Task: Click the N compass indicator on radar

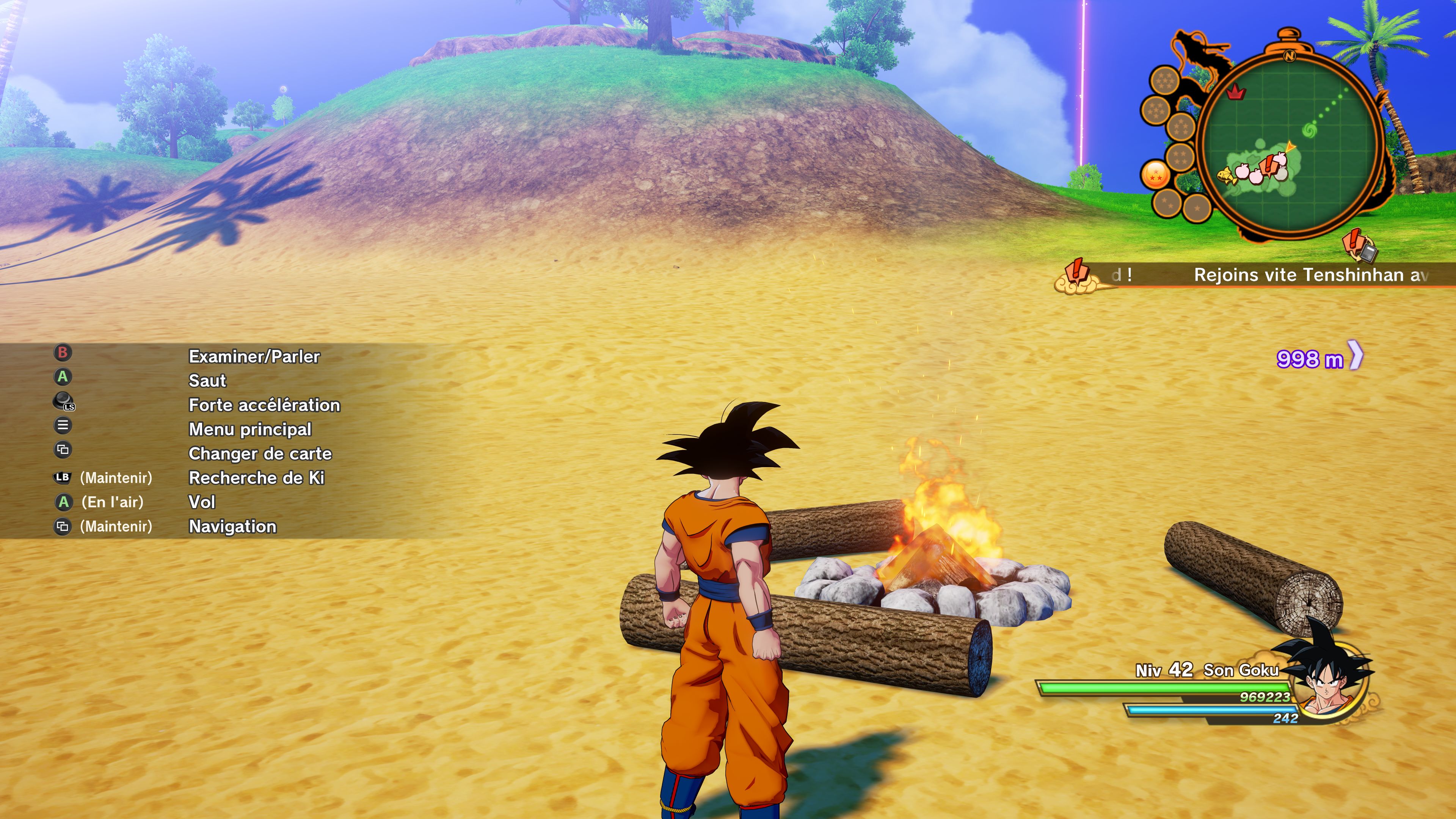Action: pyautogui.click(x=1289, y=55)
